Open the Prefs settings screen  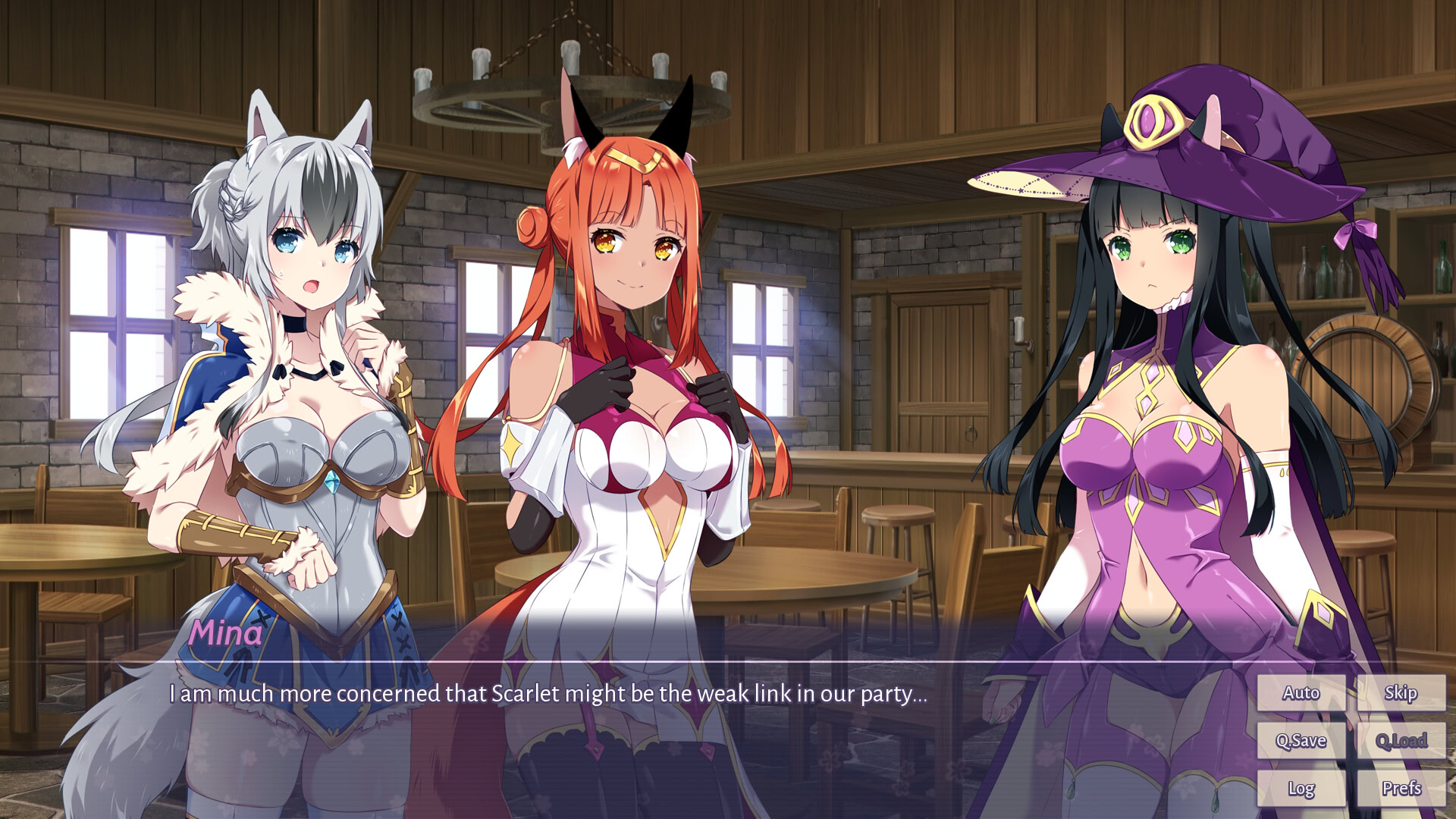[x=1401, y=789]
